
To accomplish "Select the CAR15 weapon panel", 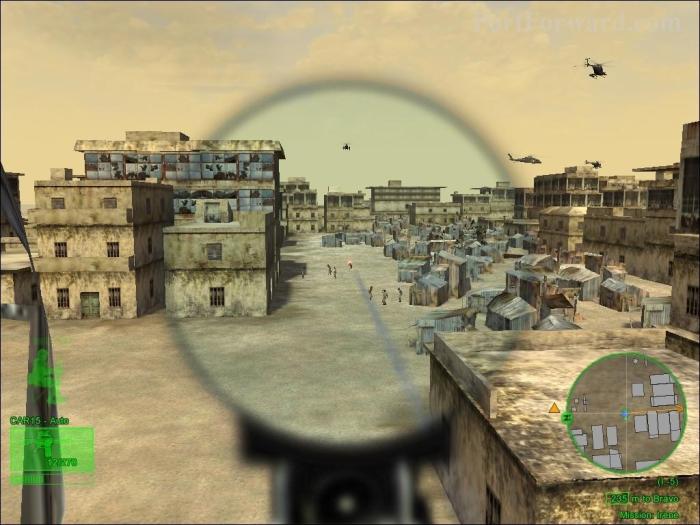I will pos(52,449).
